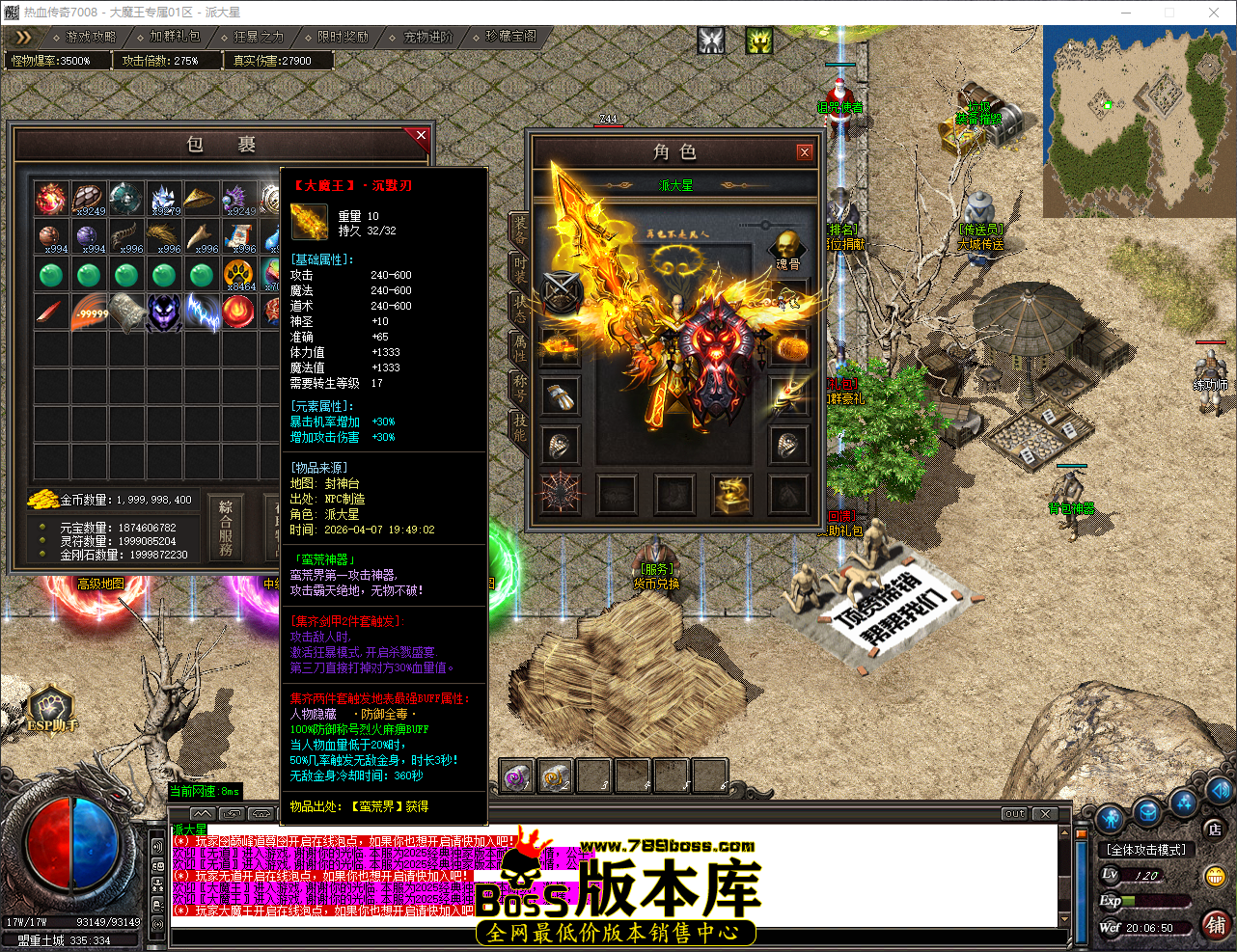Select the purple potion in quickslot 1
Screen dimensions: 1237x952
point(515,775)
